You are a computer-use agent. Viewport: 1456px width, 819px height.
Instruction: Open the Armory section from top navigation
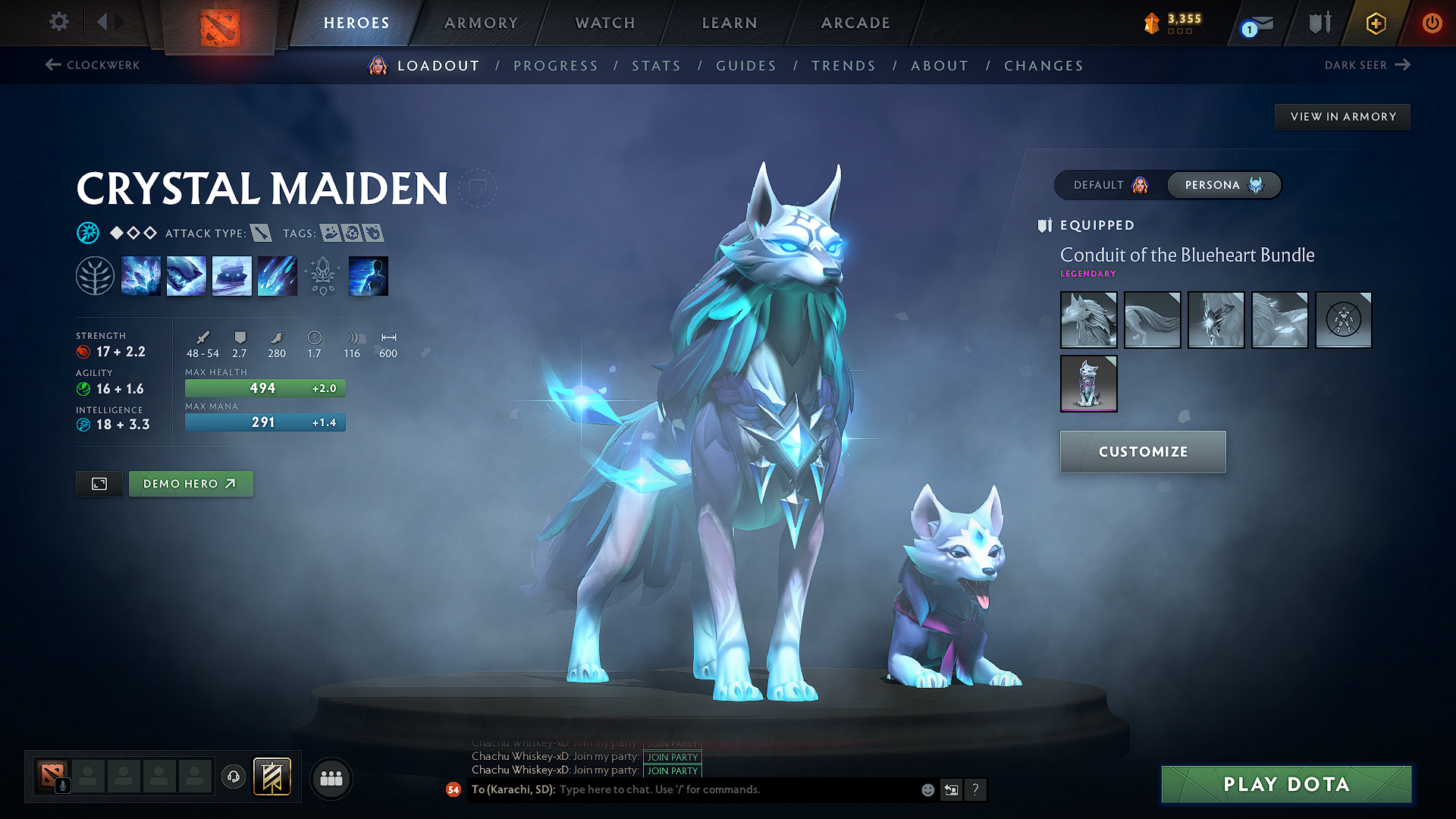(x=480, y=22)
